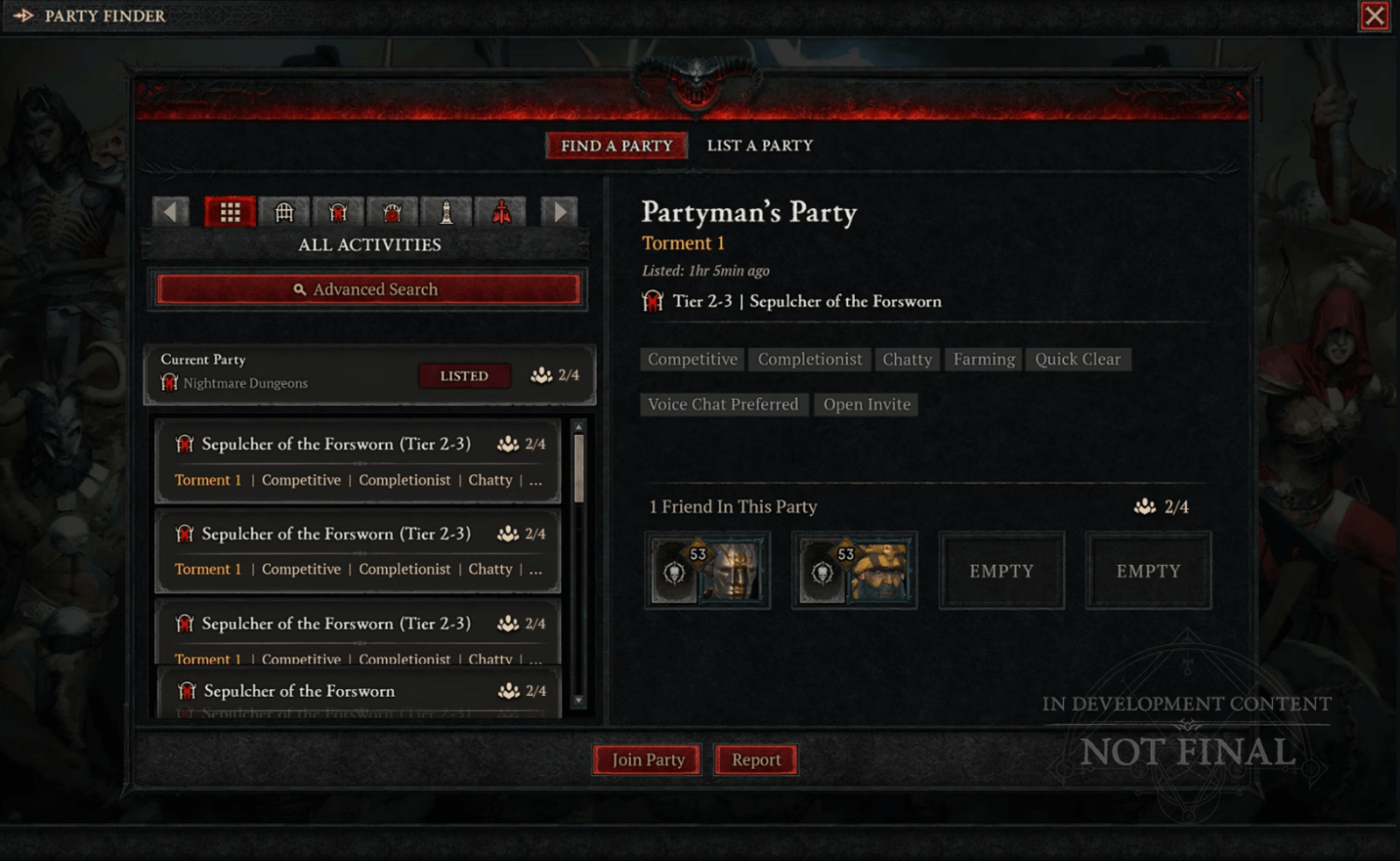Toggle the Competitive party tag
The height and width of the screenshot is (861, 1400).
[x=691, y=359]
